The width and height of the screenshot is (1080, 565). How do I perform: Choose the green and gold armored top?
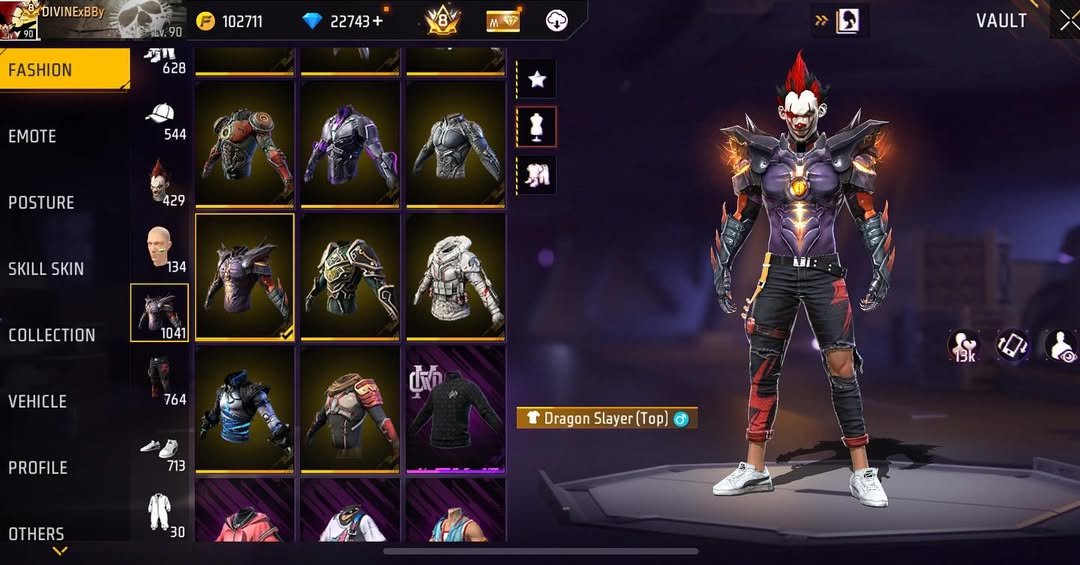(x=350, y=275)
